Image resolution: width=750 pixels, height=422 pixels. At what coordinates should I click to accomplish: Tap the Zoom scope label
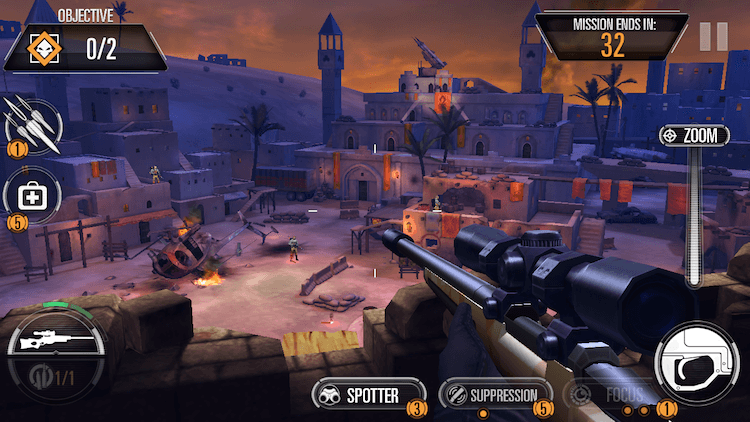tap(694, 136)
